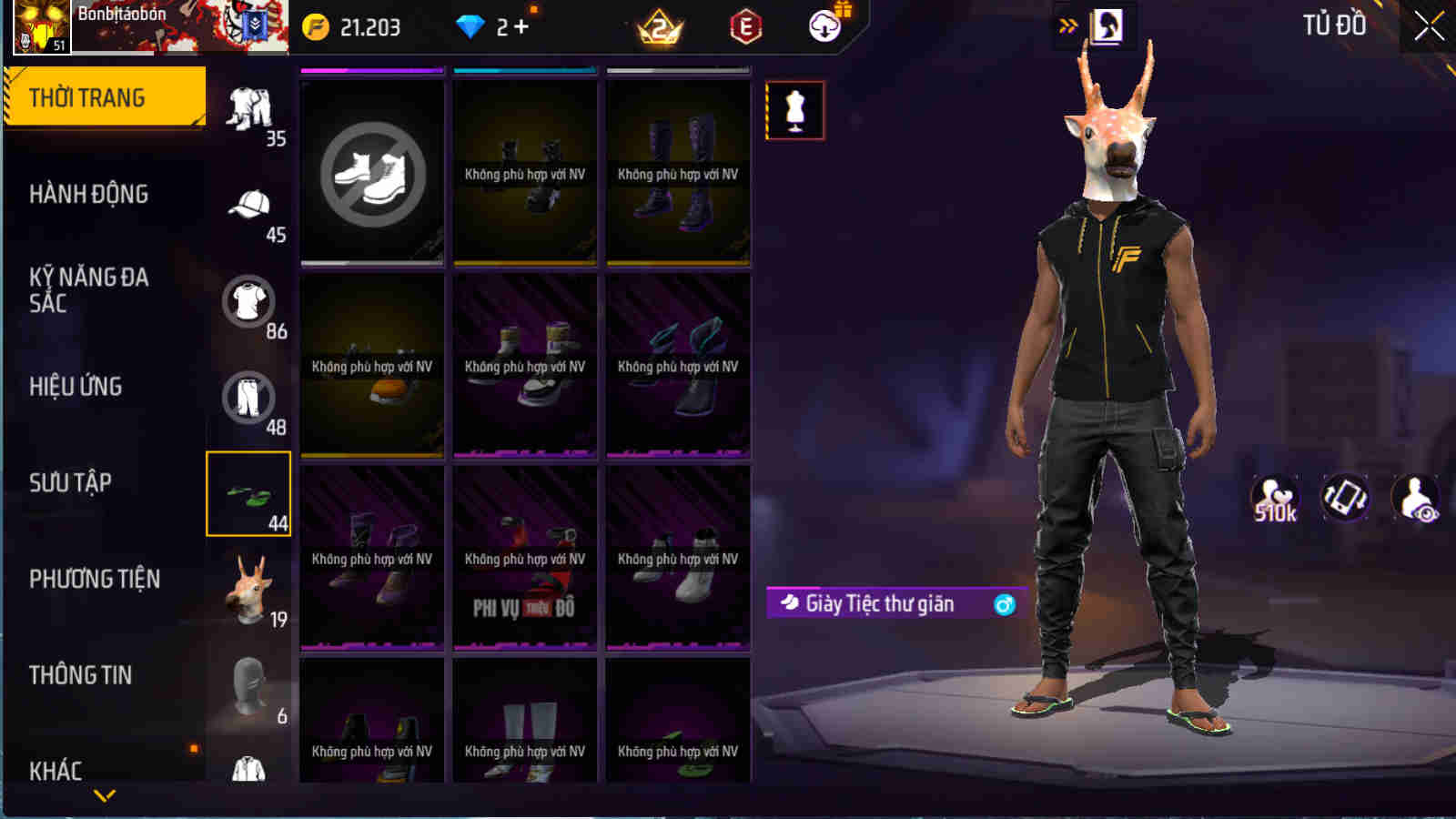Select the equipped no-shoes slot thumbnail
The width and height of the screenshot is (1456, 819).
point(370,171)
